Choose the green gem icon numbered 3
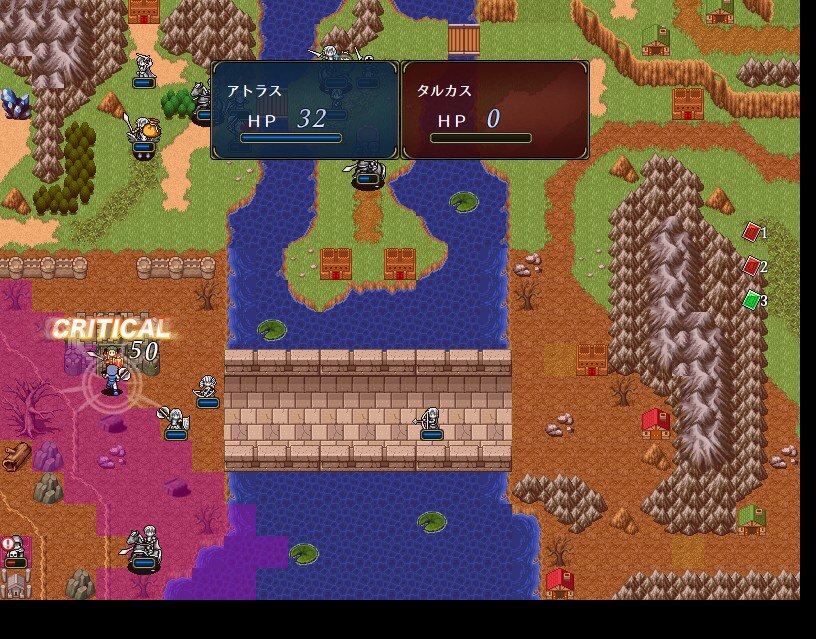 click(752, 300)
